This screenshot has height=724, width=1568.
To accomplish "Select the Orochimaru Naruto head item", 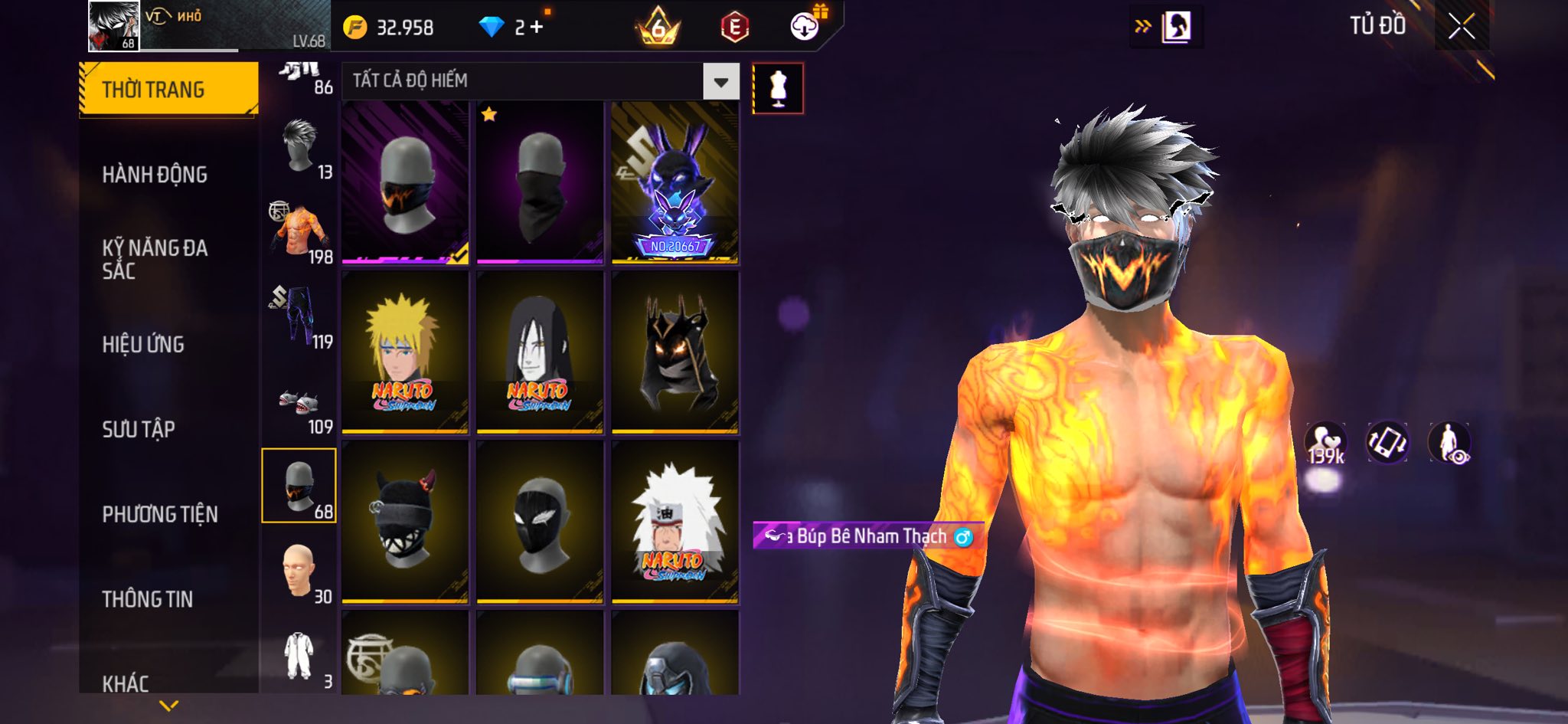I will click(x=540, y=352).
